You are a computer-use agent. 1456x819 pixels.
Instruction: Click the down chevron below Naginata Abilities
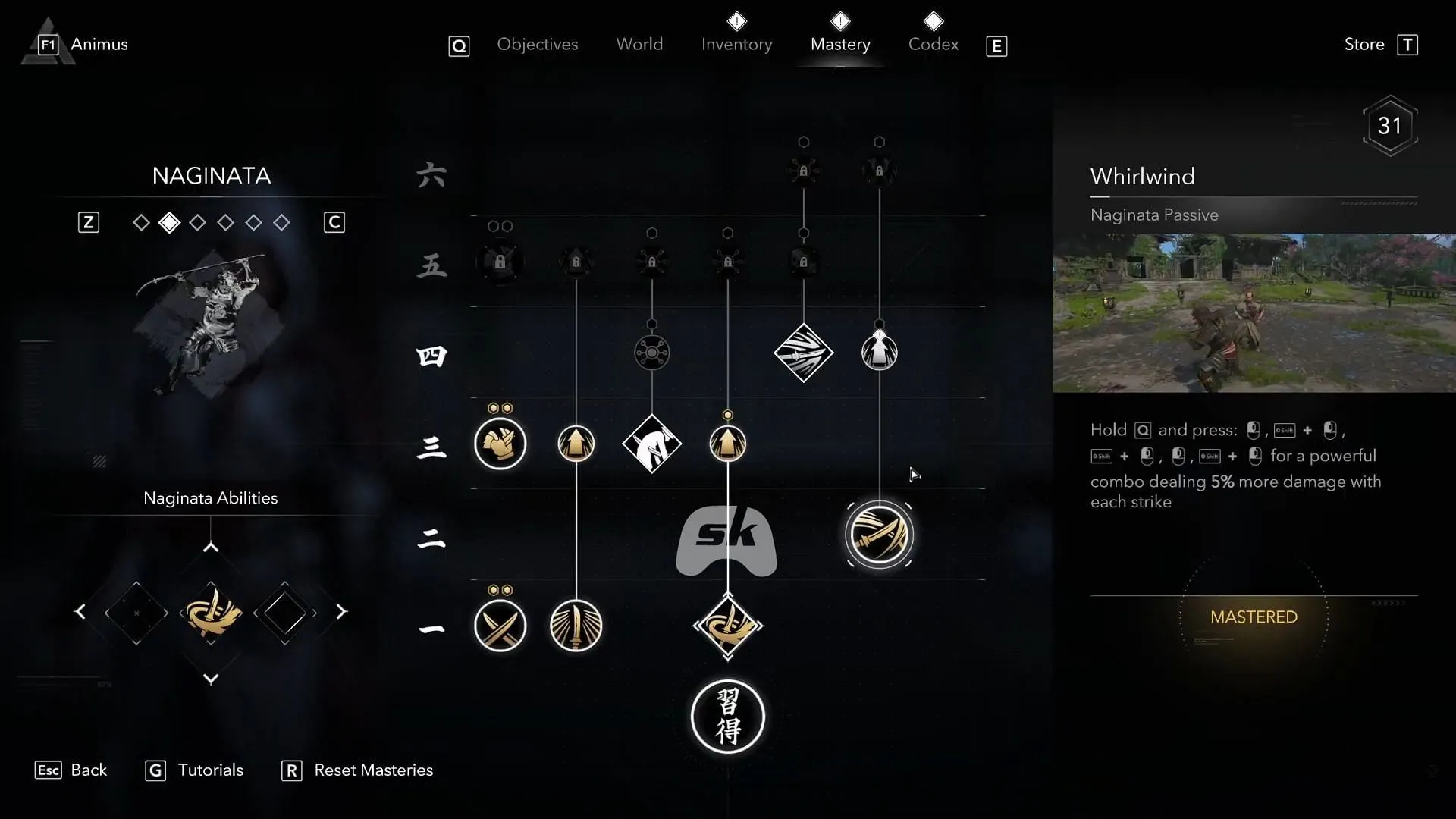click(210, 679)
